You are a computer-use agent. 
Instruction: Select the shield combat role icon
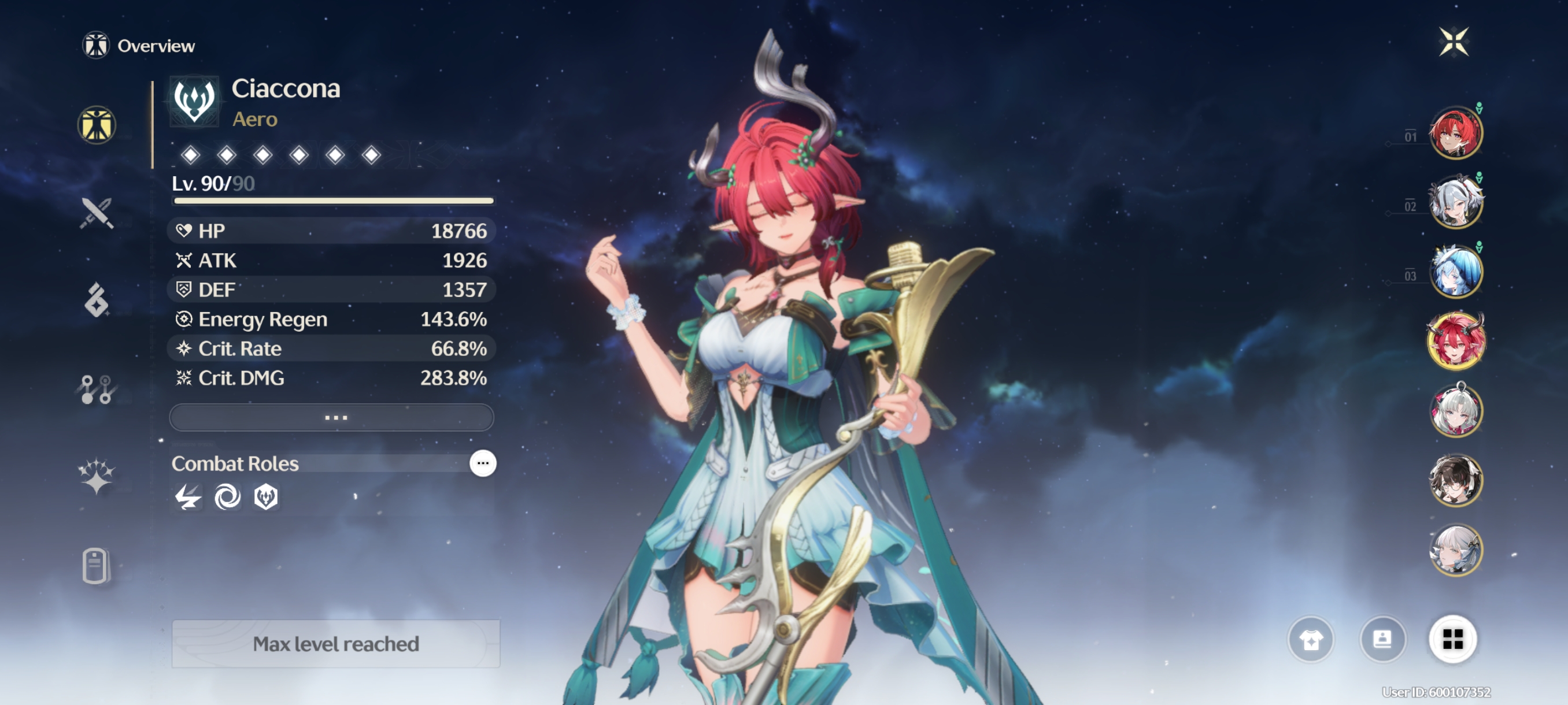point(266,497)
